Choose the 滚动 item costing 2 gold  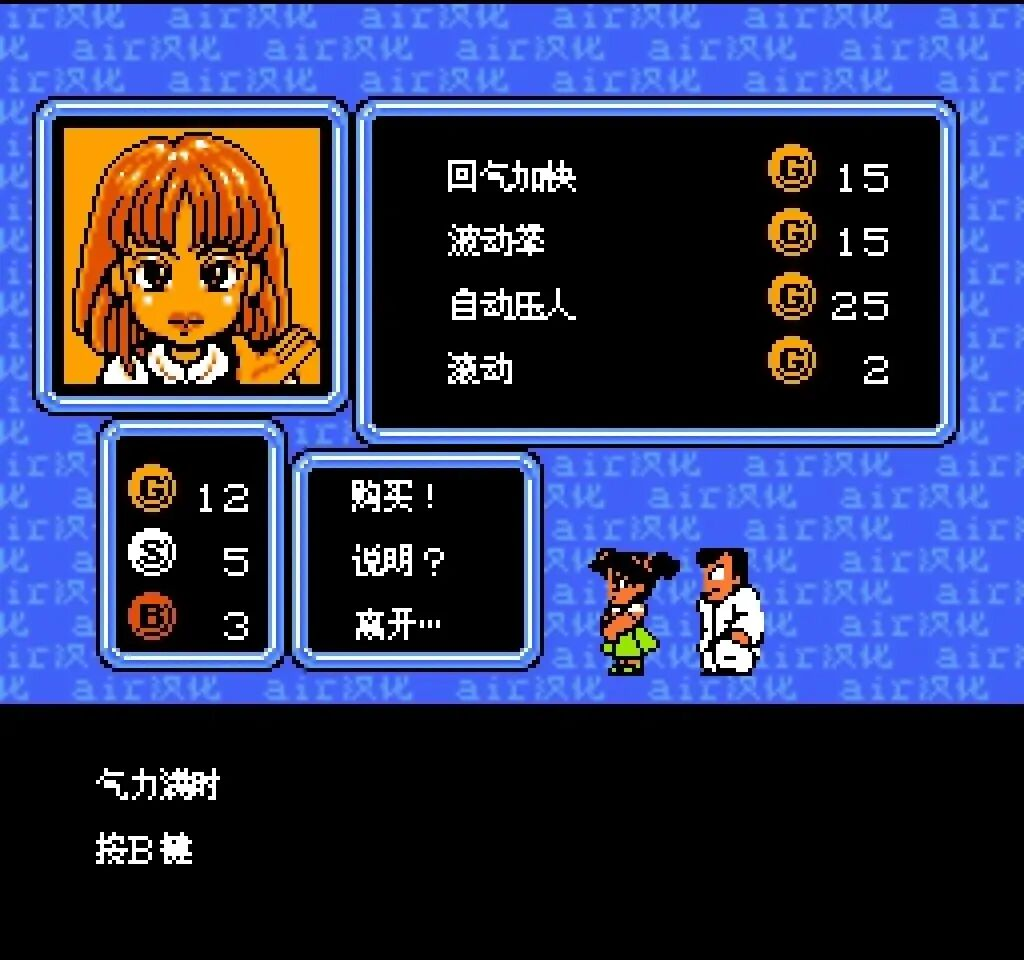480,369
